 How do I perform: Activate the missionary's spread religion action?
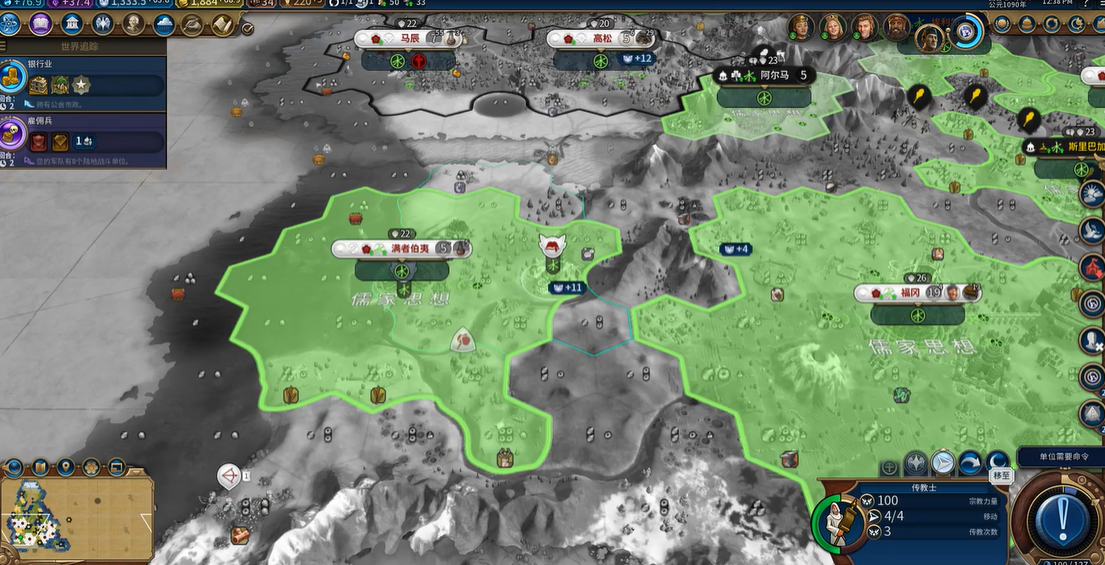917,463
